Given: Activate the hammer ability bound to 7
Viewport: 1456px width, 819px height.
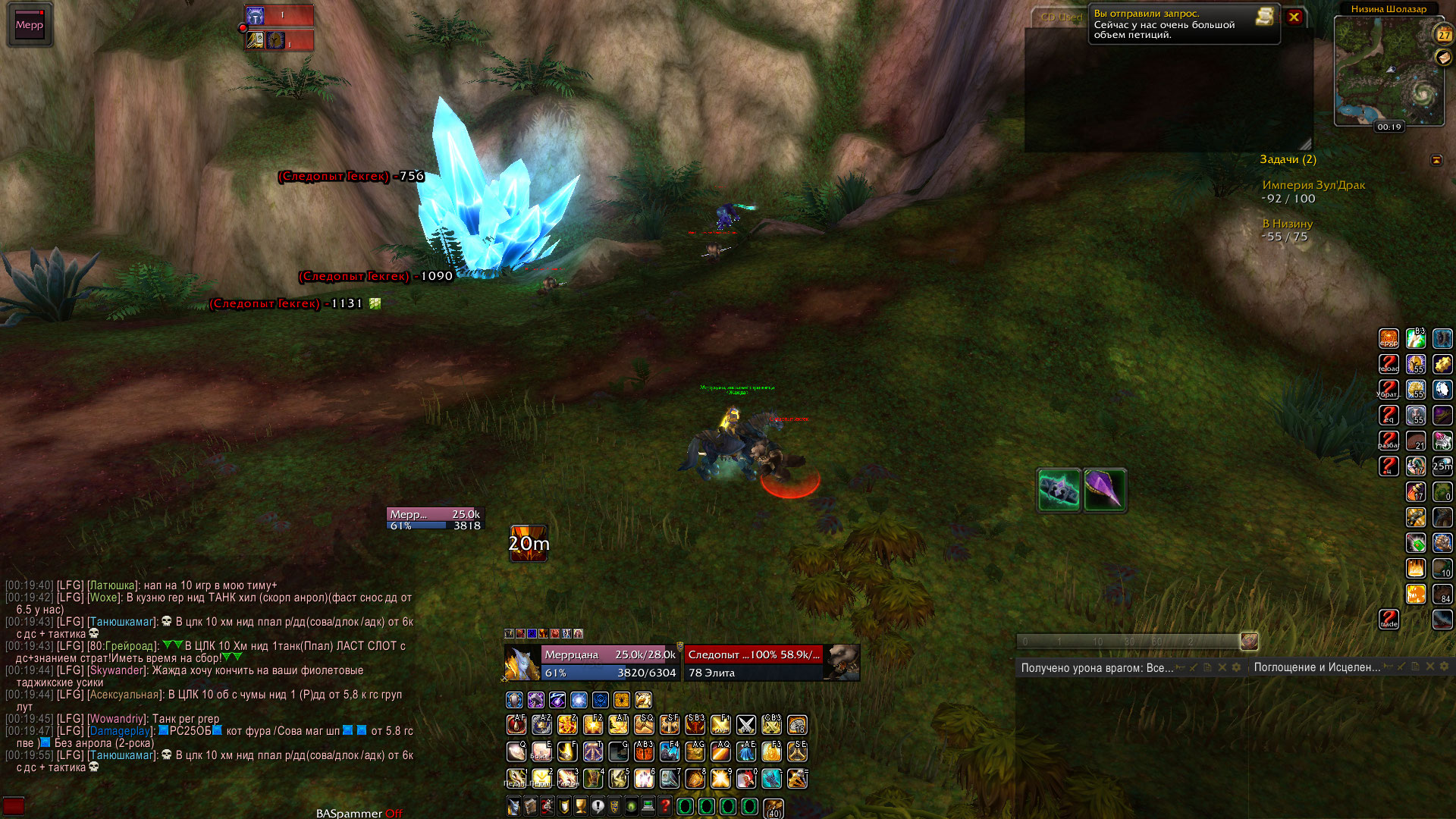Looking at the screenshot, I should coord(670,779).
